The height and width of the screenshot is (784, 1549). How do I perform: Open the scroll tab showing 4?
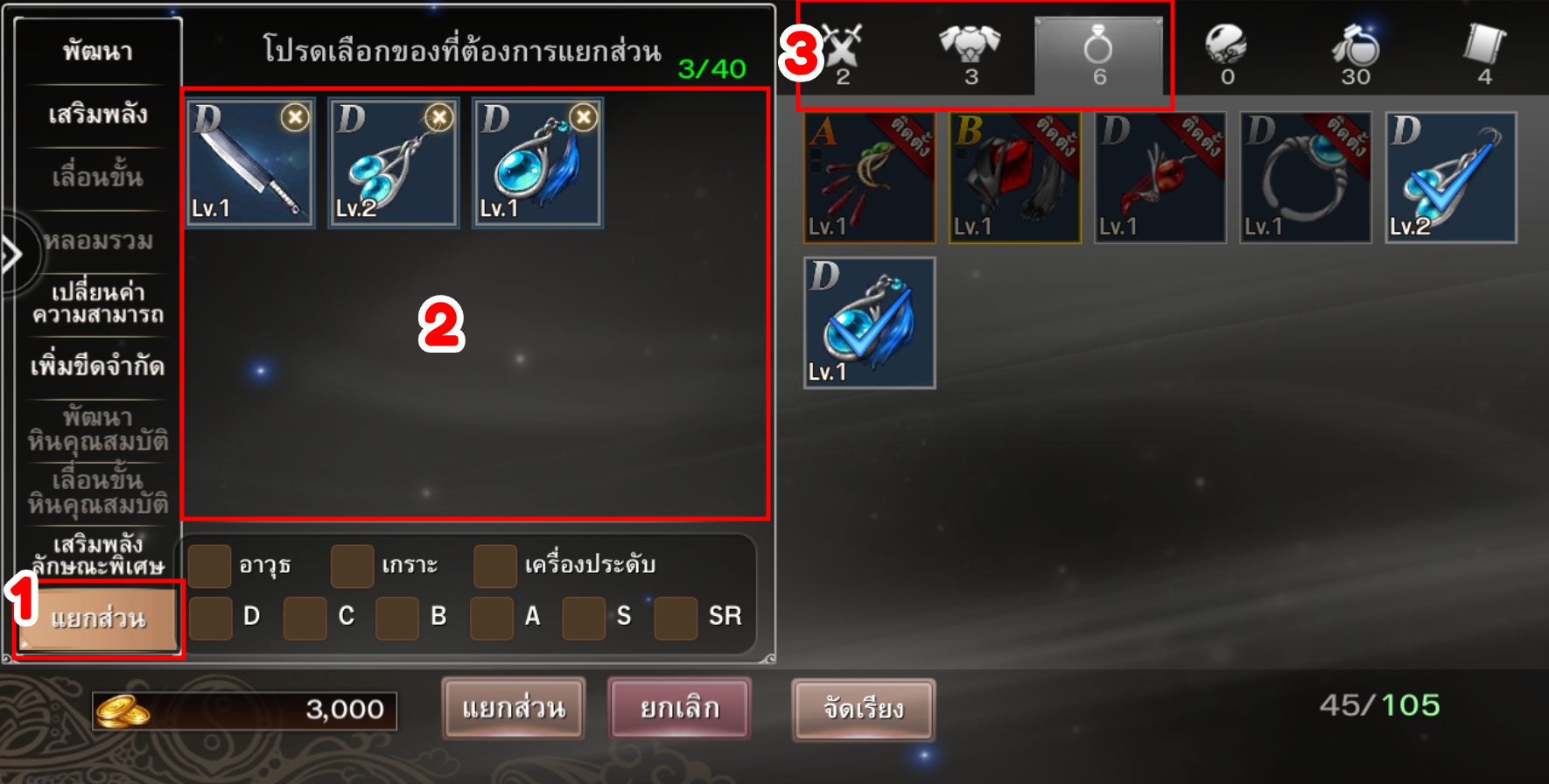[1484, 51]
